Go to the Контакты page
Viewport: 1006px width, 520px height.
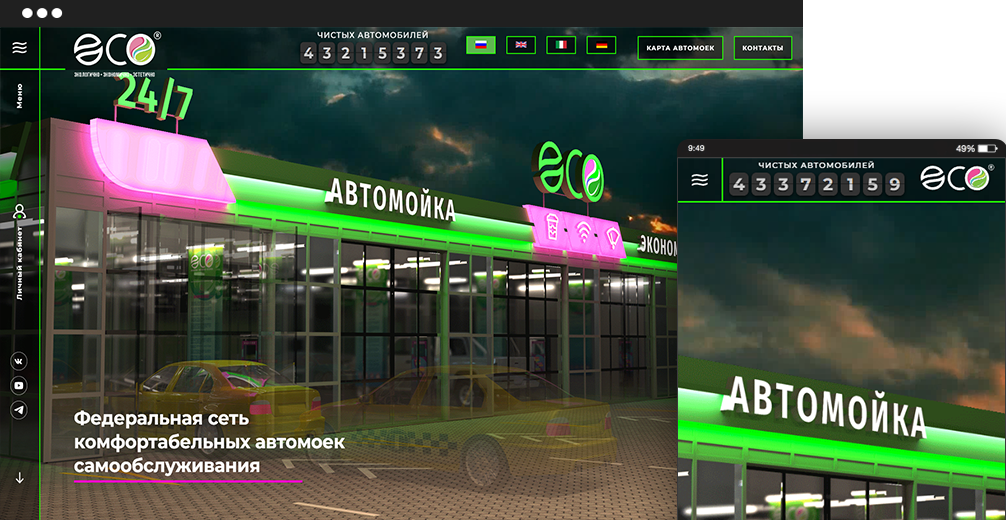(762, 48)
